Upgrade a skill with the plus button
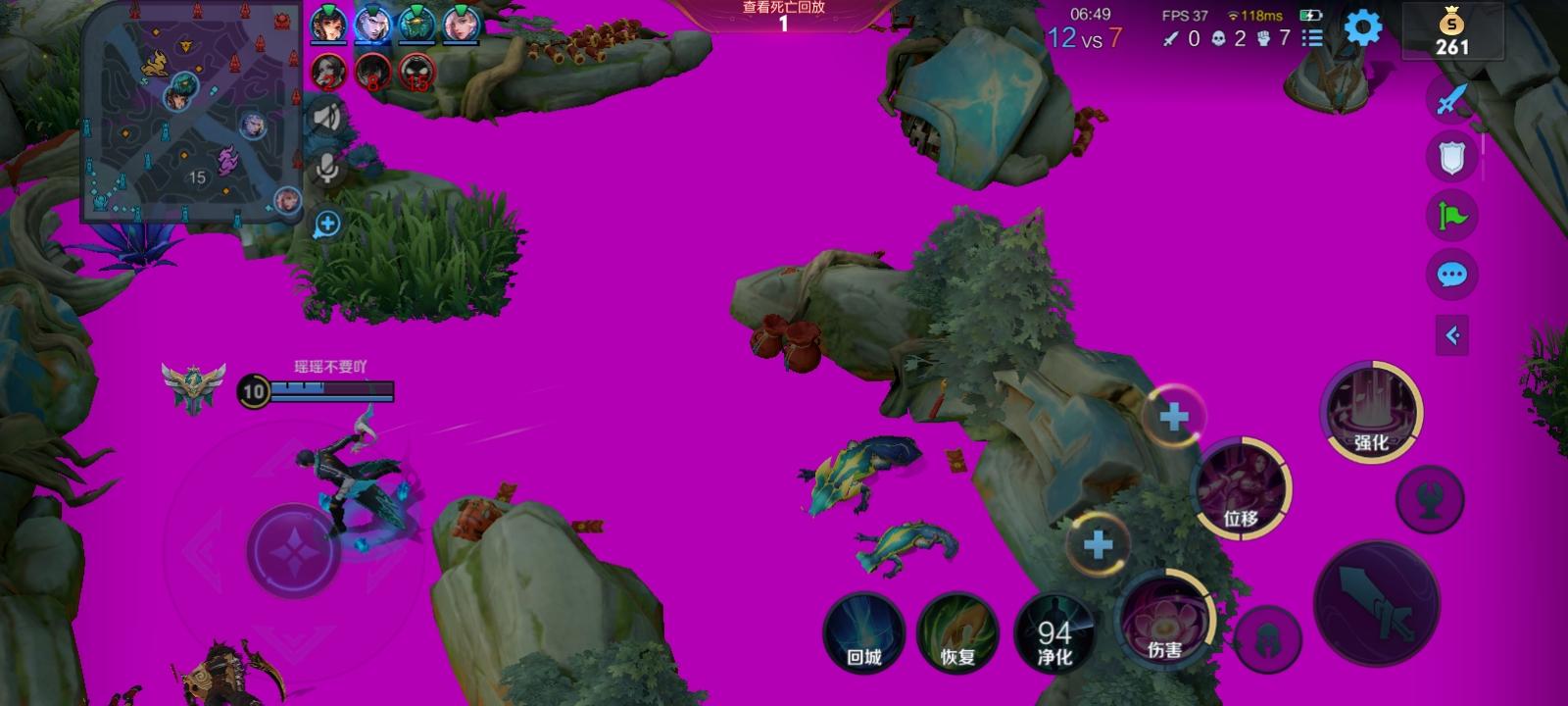This screenshot has width=1568, height=706. 1172,416
